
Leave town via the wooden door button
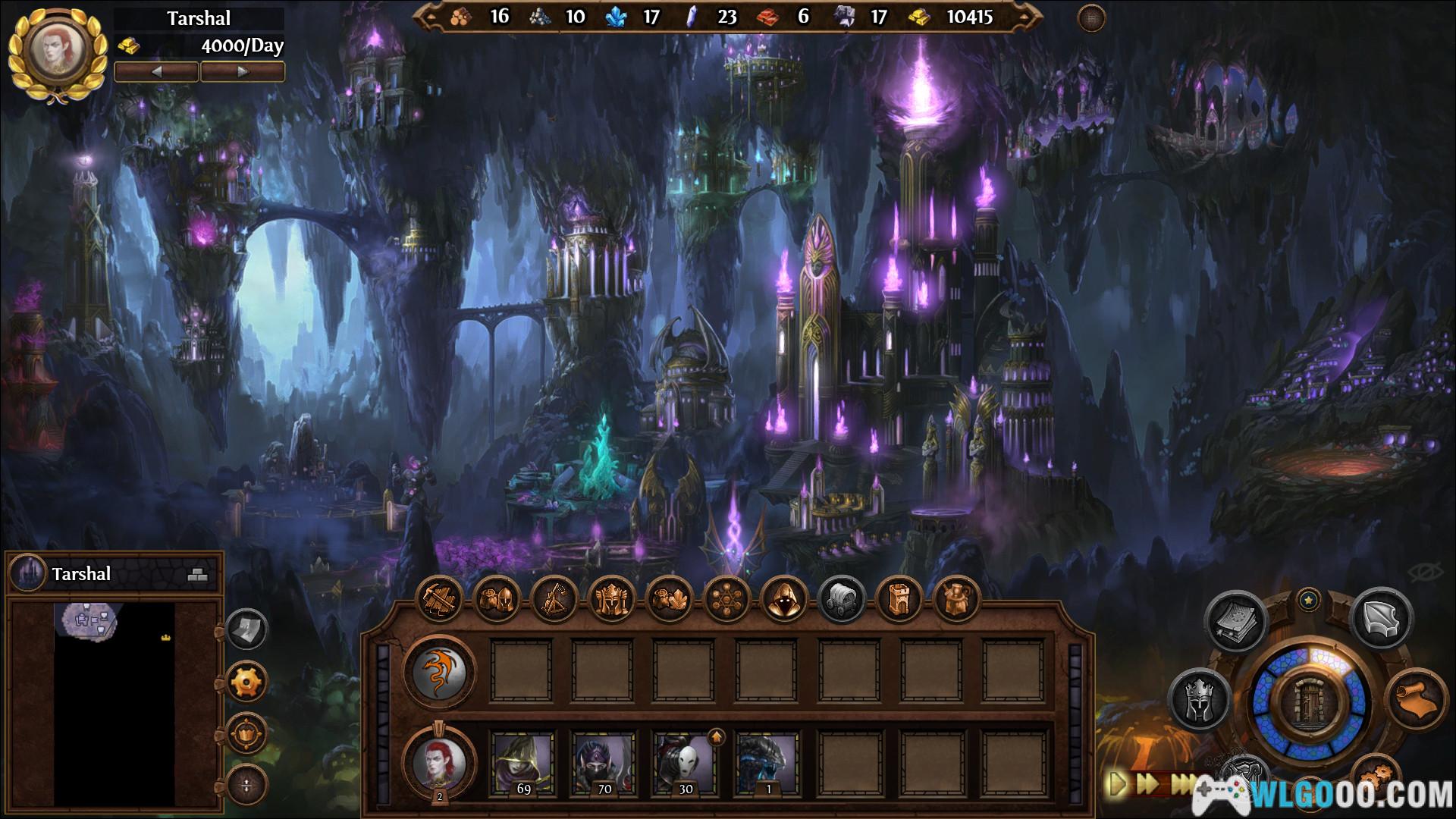click(1309, 703)
